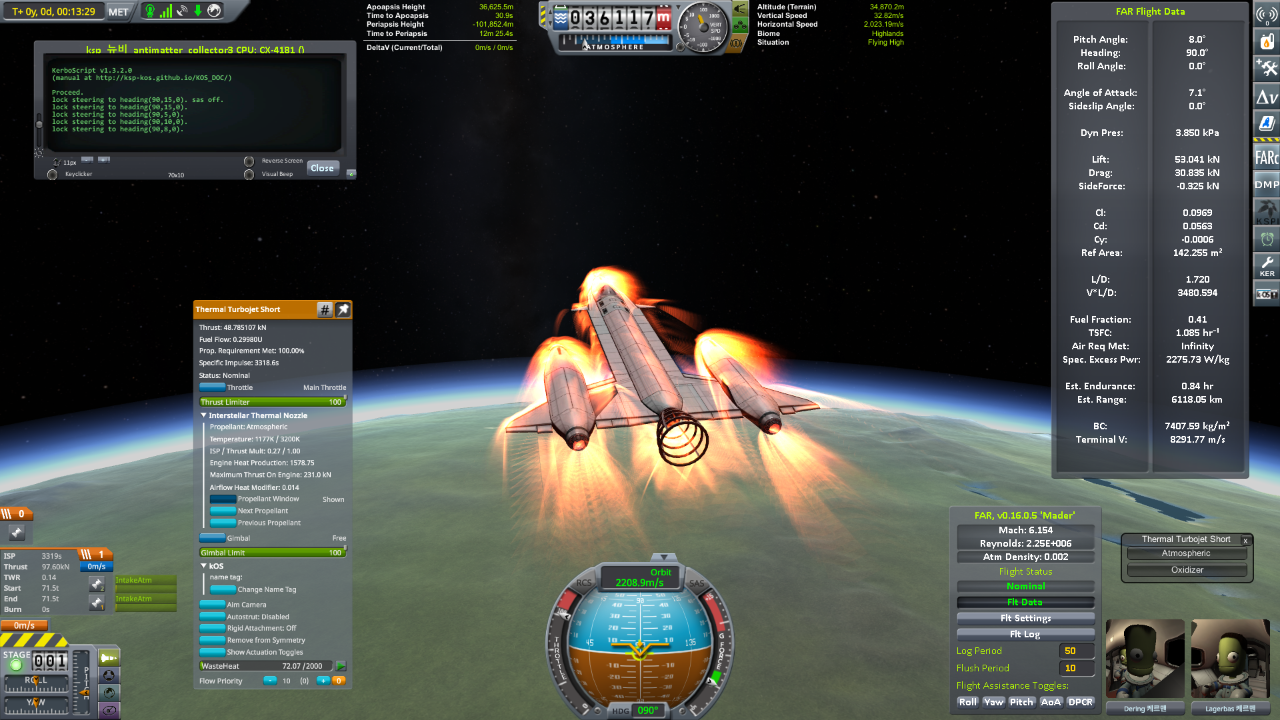
Task: Pin the Thermal Turbojet Short window
Action: [x=343, y=310]
